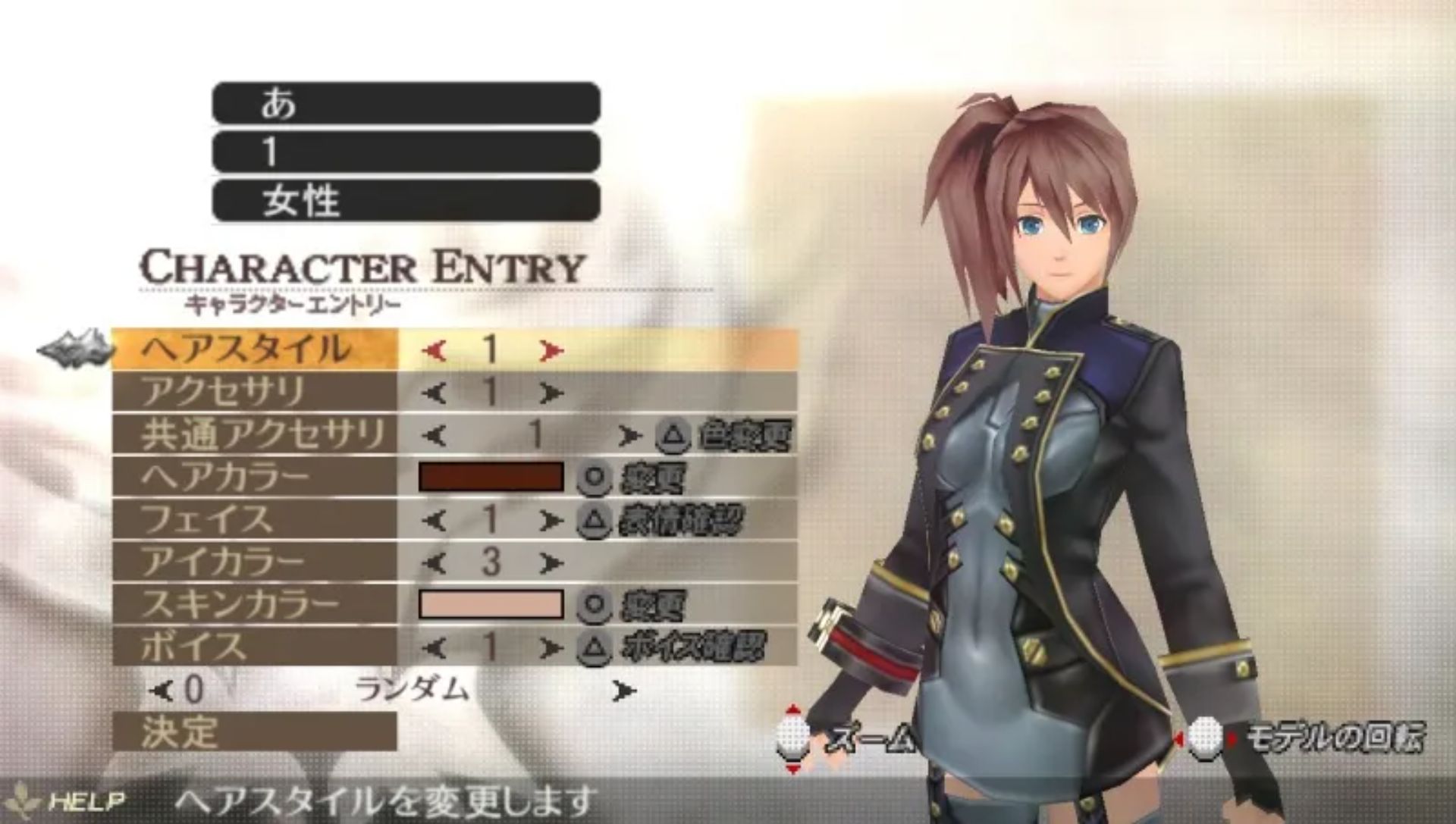Open the スキンカラー skin tone swatch
The image size is (1456, 824).
pyautogui.click(x=491, y=604)
